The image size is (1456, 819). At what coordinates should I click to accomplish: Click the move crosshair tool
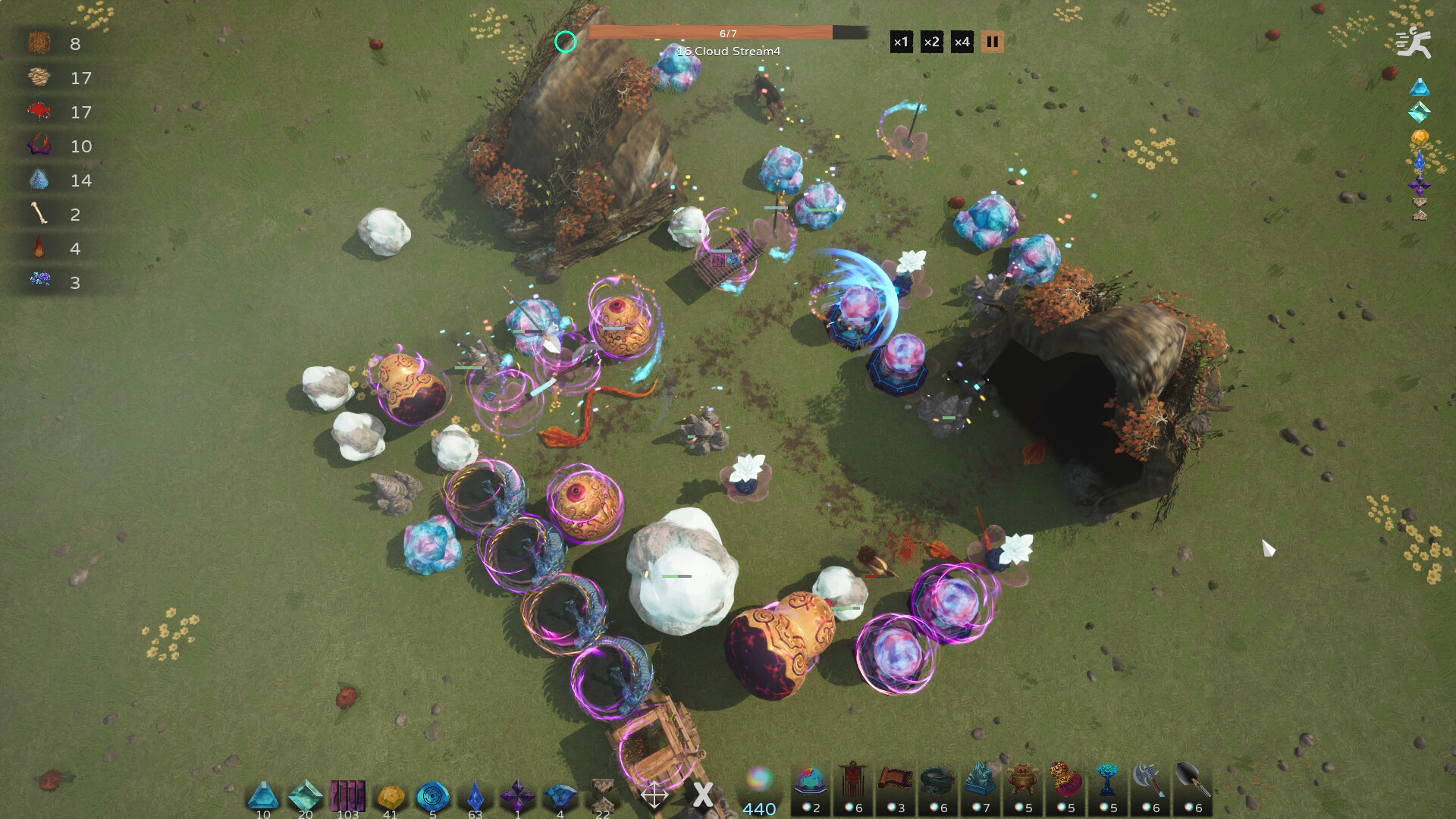[654, 795]
